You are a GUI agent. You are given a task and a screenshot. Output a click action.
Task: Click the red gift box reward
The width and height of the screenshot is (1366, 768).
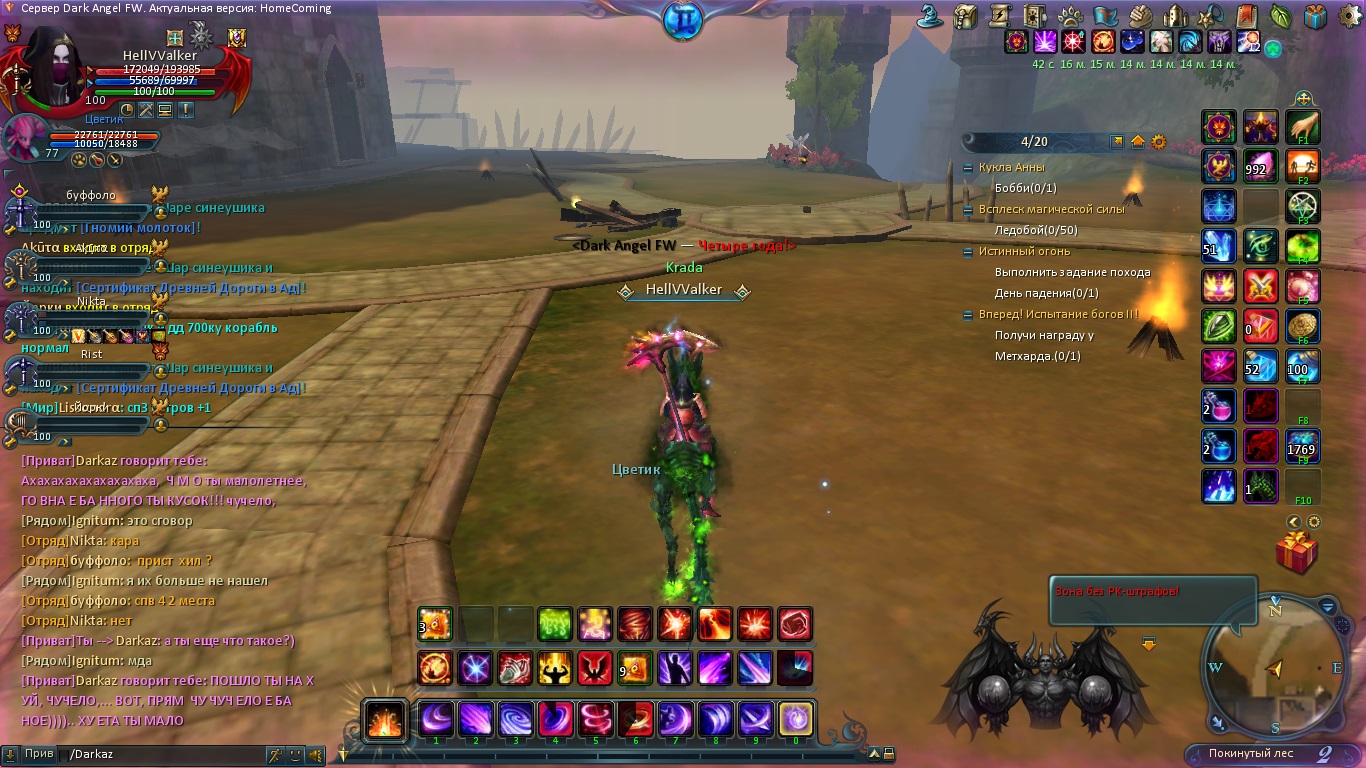click(x=1296, y=552)
